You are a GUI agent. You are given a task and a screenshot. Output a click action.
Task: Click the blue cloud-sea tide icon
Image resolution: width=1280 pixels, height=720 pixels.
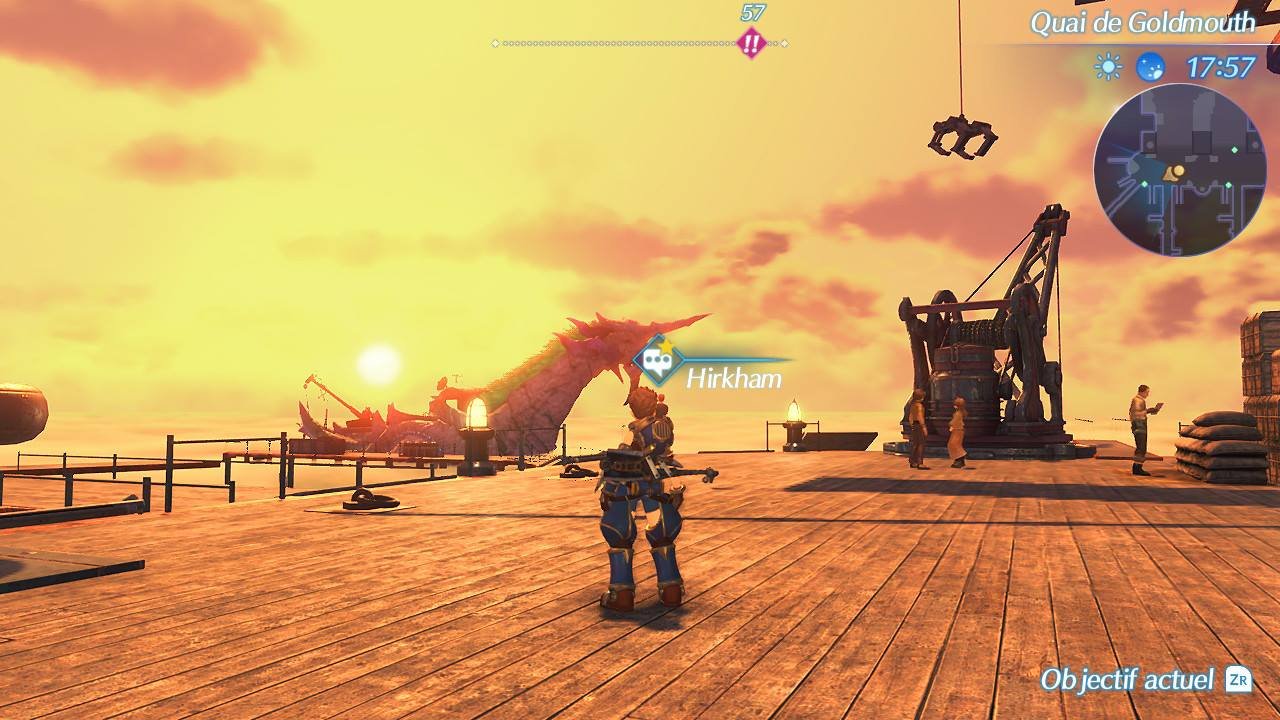[1150, 67]
